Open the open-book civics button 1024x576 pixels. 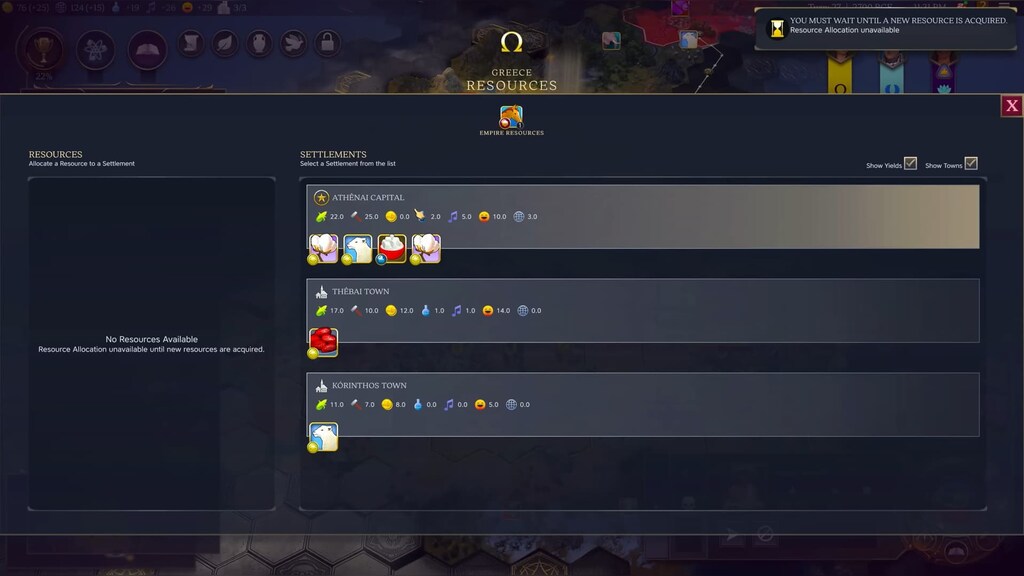pyautogui.click(x=147, y=47)
